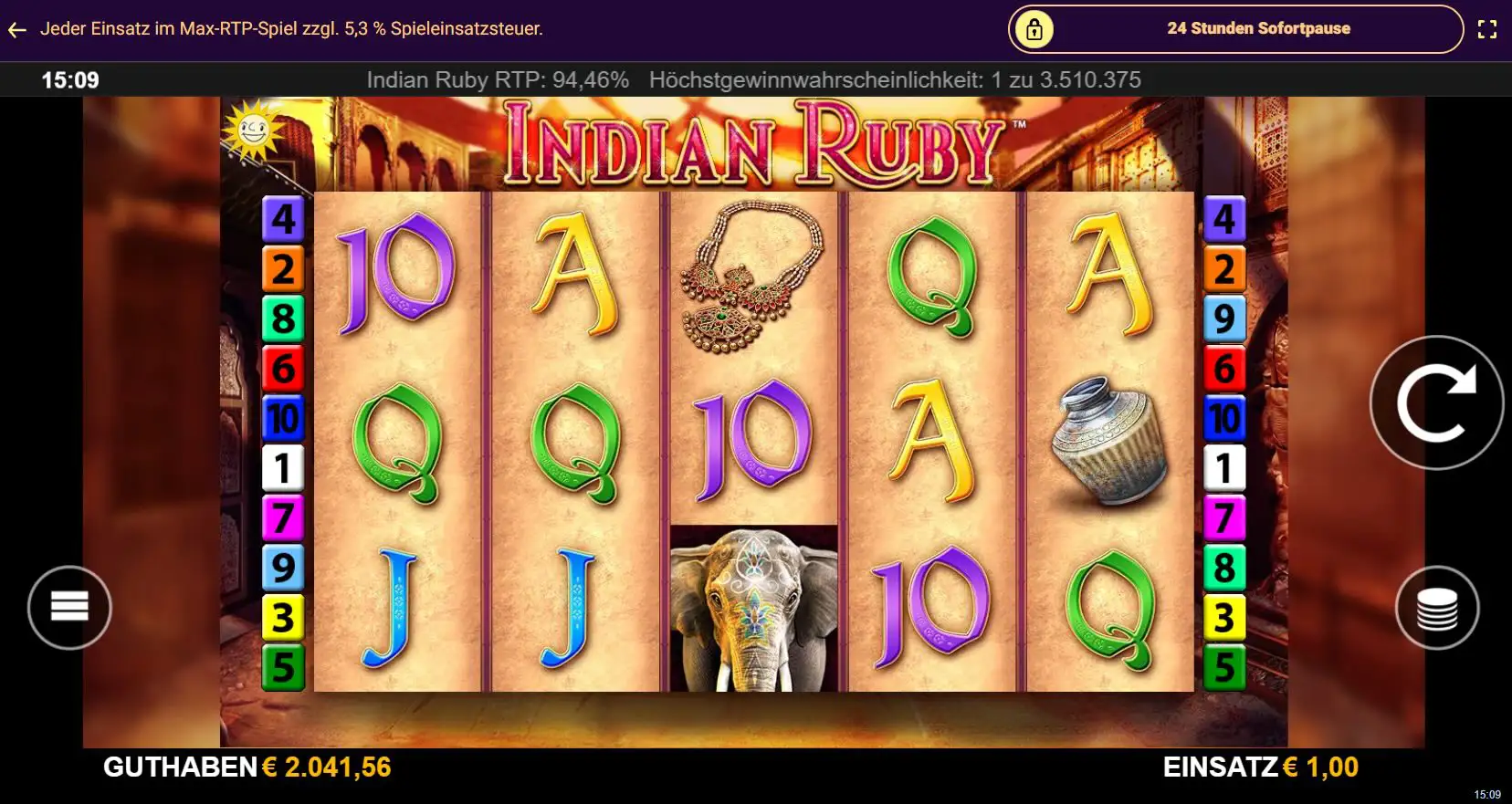Tap the back arrow in the top bar
Screen dimensions: 1512x804
tap(16, 29)
